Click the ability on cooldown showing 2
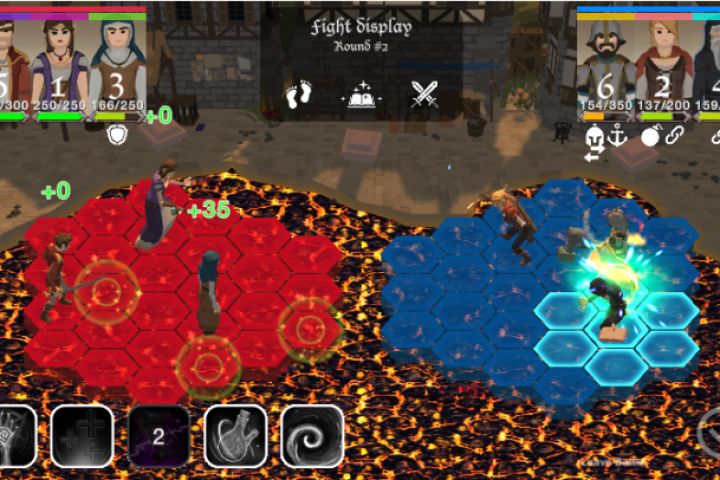The height and width of the screenshot is (480, 720). point(158,437)
